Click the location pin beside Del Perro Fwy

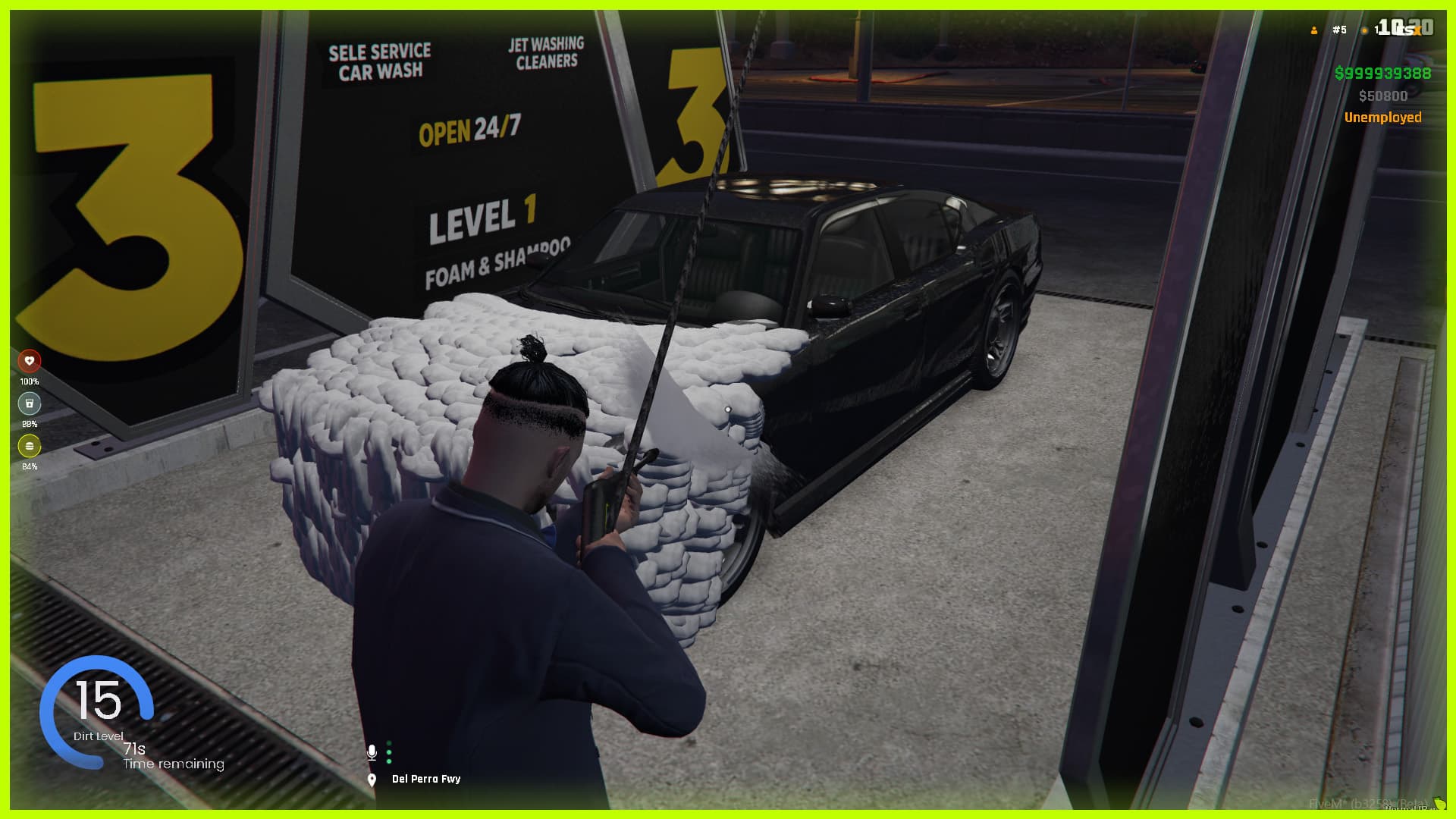point(372,780)
